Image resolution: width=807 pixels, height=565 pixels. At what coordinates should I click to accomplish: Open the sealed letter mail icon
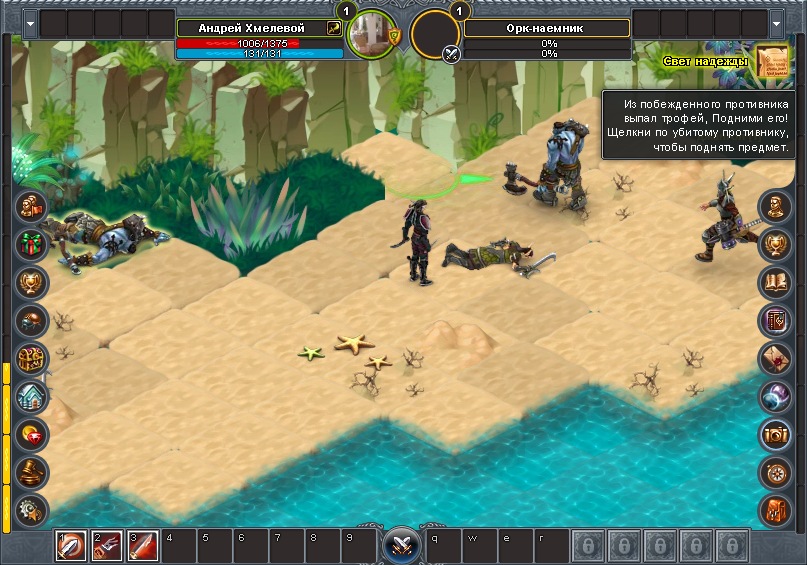776,358
